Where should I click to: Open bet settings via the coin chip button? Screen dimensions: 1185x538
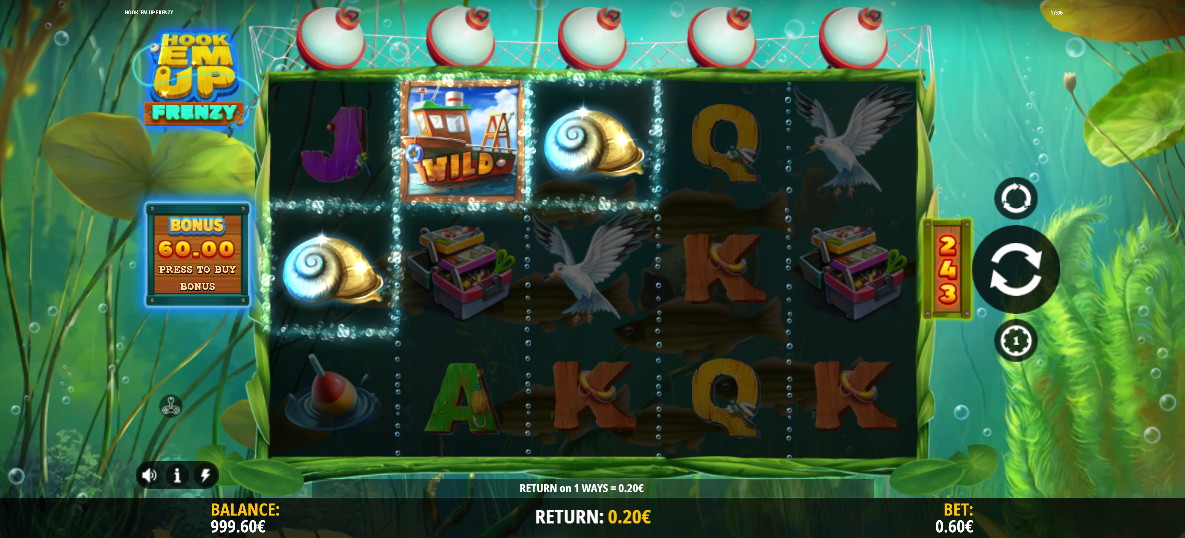1015,340
